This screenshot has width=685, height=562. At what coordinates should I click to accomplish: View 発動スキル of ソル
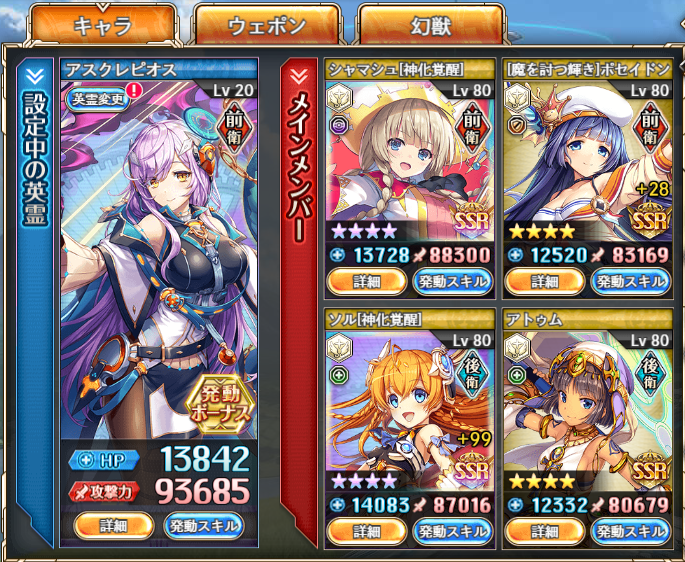point(450,531)
